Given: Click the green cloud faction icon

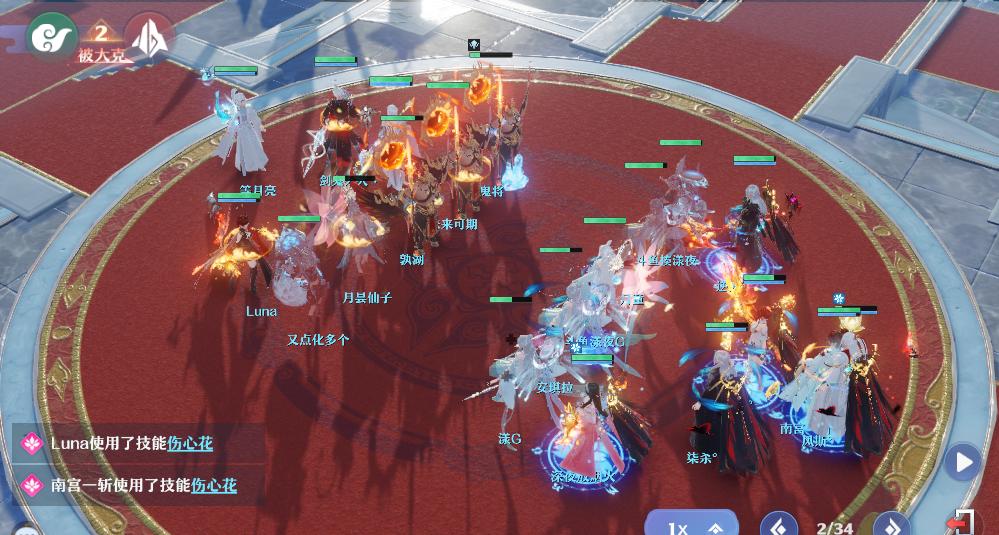Looking at the screenshot, I should point(48,36).
